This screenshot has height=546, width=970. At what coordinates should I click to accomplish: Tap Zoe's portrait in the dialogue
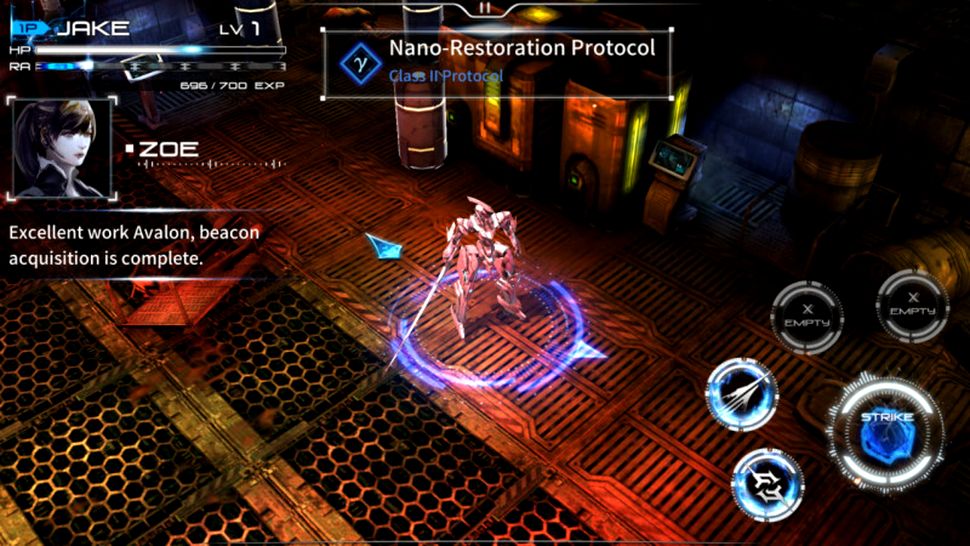(61, 147)
